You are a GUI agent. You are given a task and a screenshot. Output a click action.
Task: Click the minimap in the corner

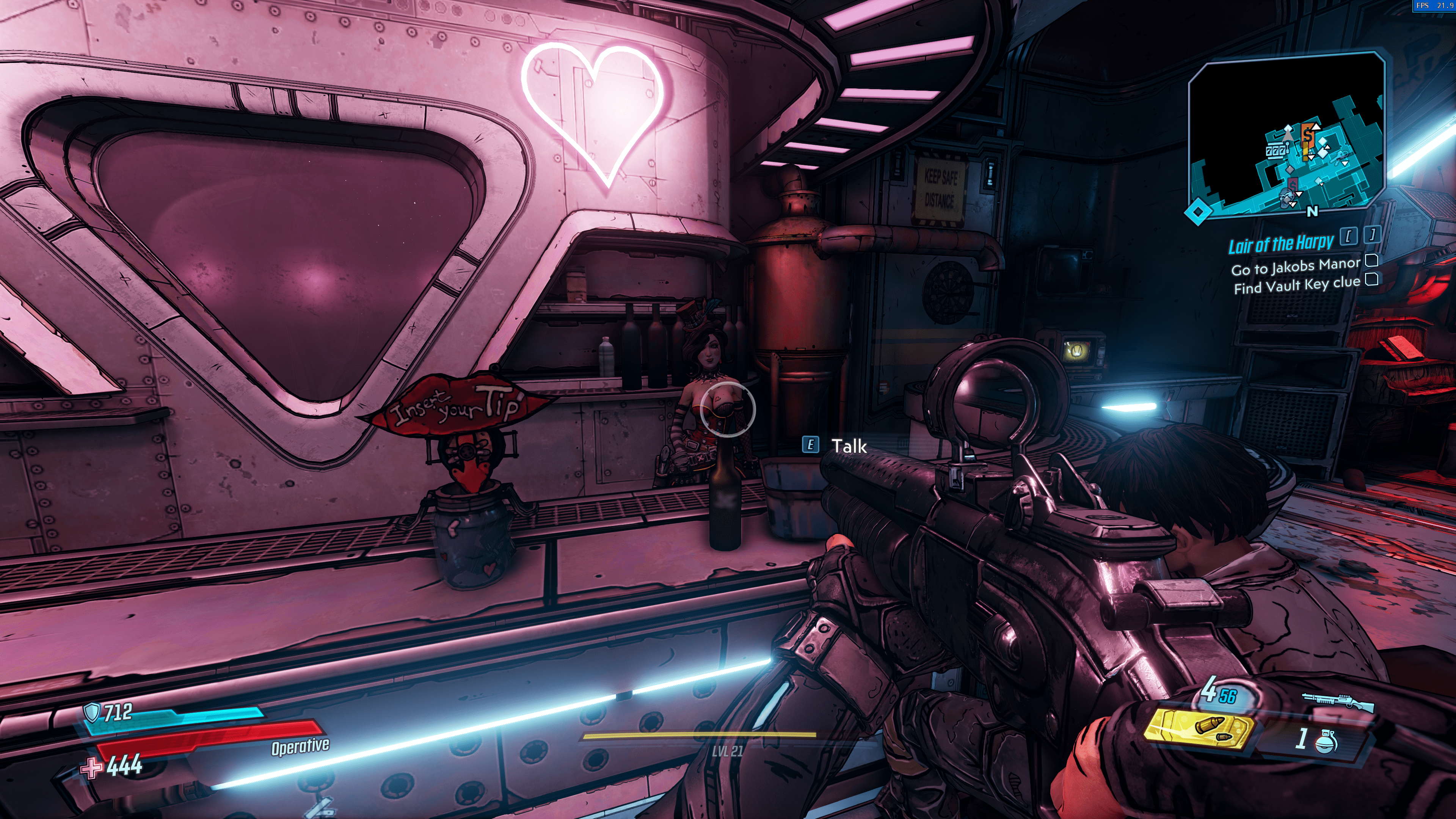tap(1287, 136)
